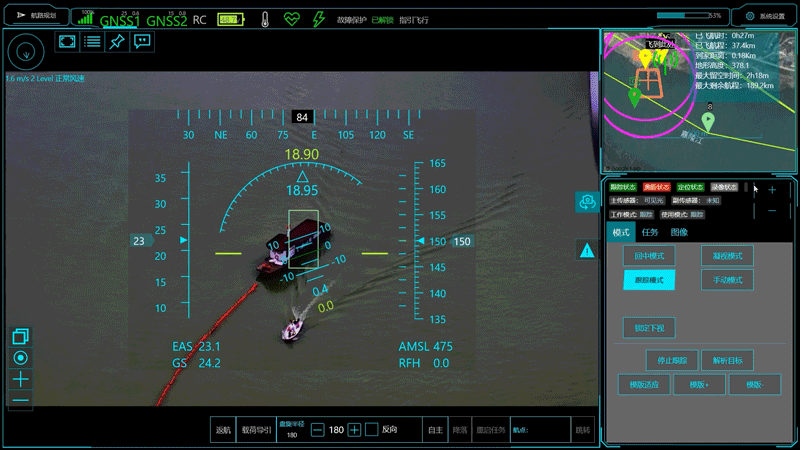Select 凝视模式 mode button
Image resolution: width=800 pixels, height=450 pixels.
pyautogui.click(x=727, y=256)
